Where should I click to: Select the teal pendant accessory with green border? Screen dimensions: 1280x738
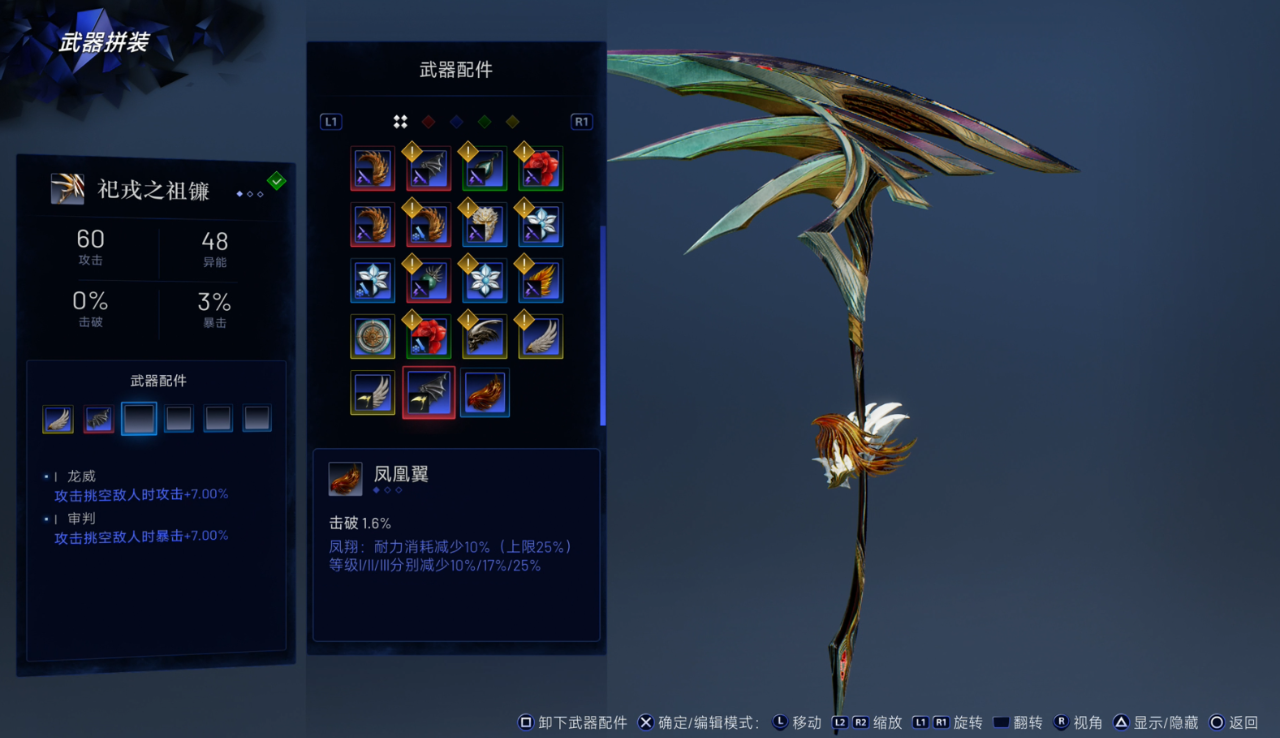[x=485, y=169]
